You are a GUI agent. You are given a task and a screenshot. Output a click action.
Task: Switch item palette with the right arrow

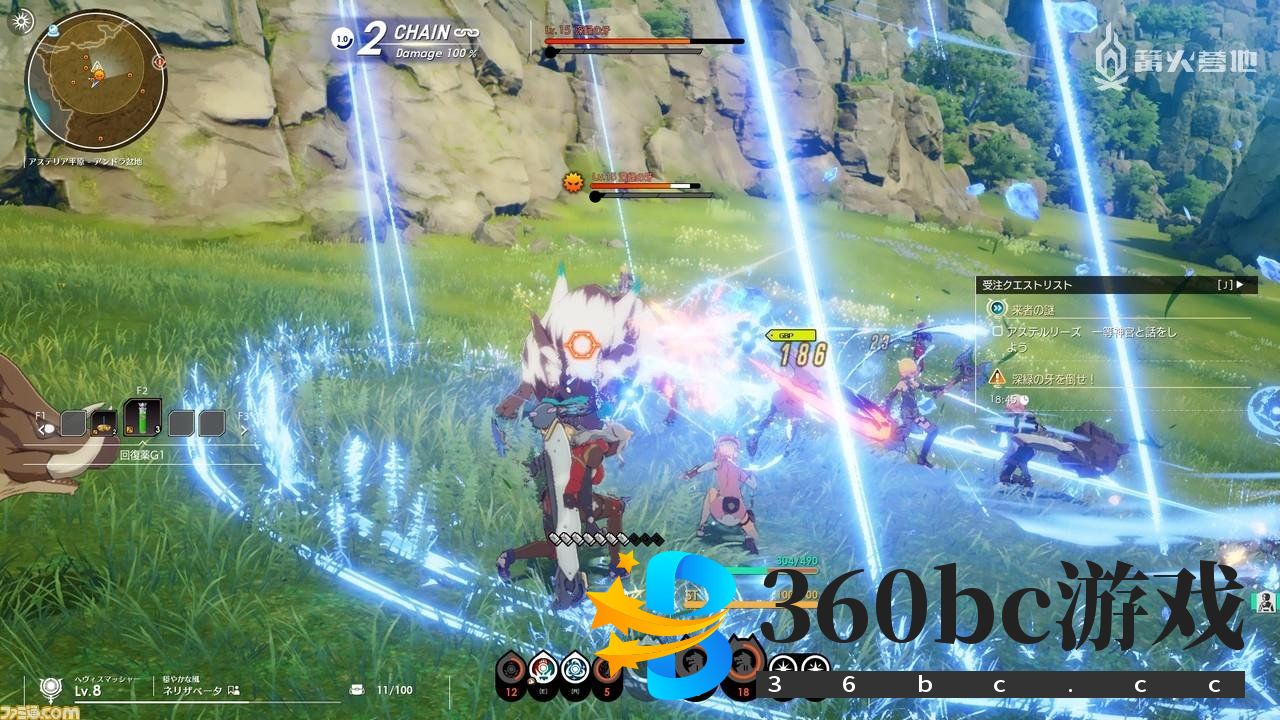(243, 428)
